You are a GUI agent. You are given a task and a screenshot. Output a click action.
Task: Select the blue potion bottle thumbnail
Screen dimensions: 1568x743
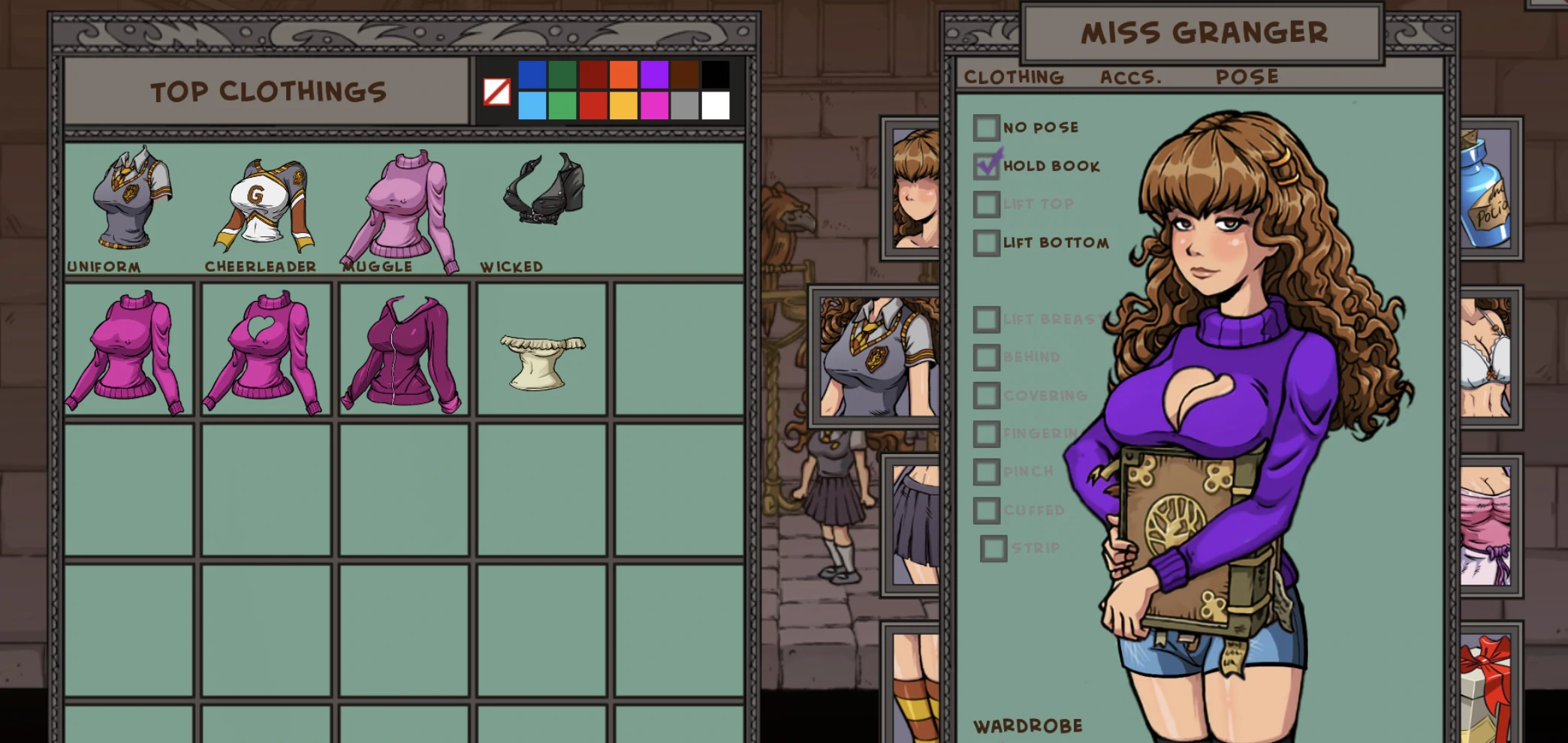point(1488,189)
